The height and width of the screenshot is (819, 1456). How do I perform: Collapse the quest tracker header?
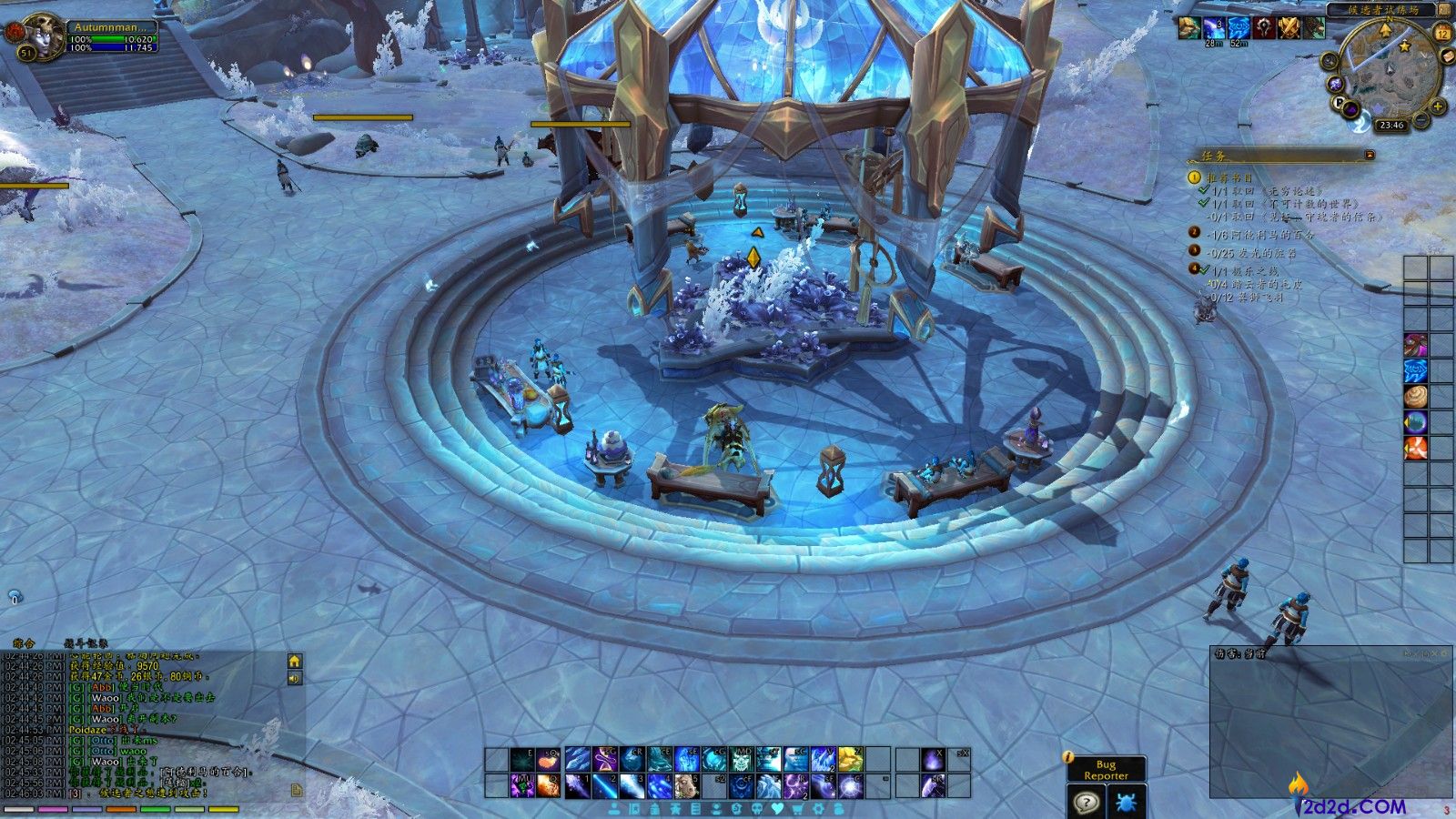pyautogui.click(x=1370, y=156)
